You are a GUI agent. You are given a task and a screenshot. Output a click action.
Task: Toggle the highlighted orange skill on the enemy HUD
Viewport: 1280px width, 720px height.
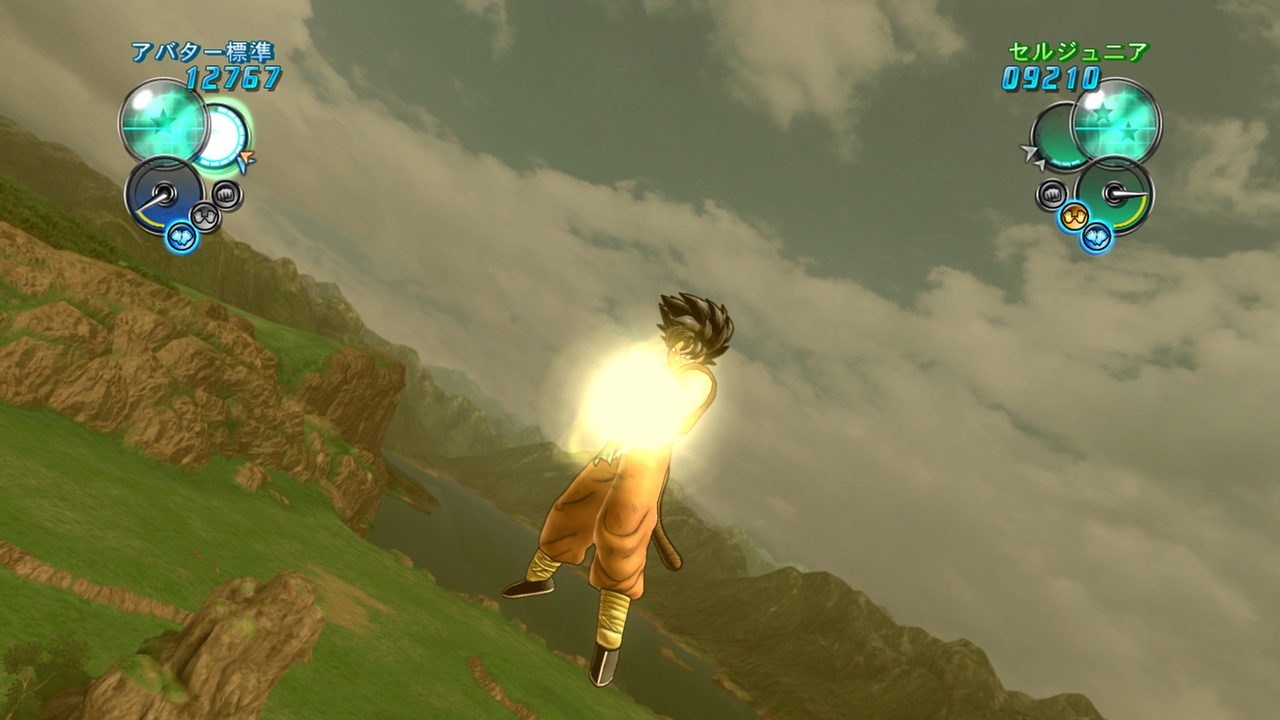coord(1075,214)
